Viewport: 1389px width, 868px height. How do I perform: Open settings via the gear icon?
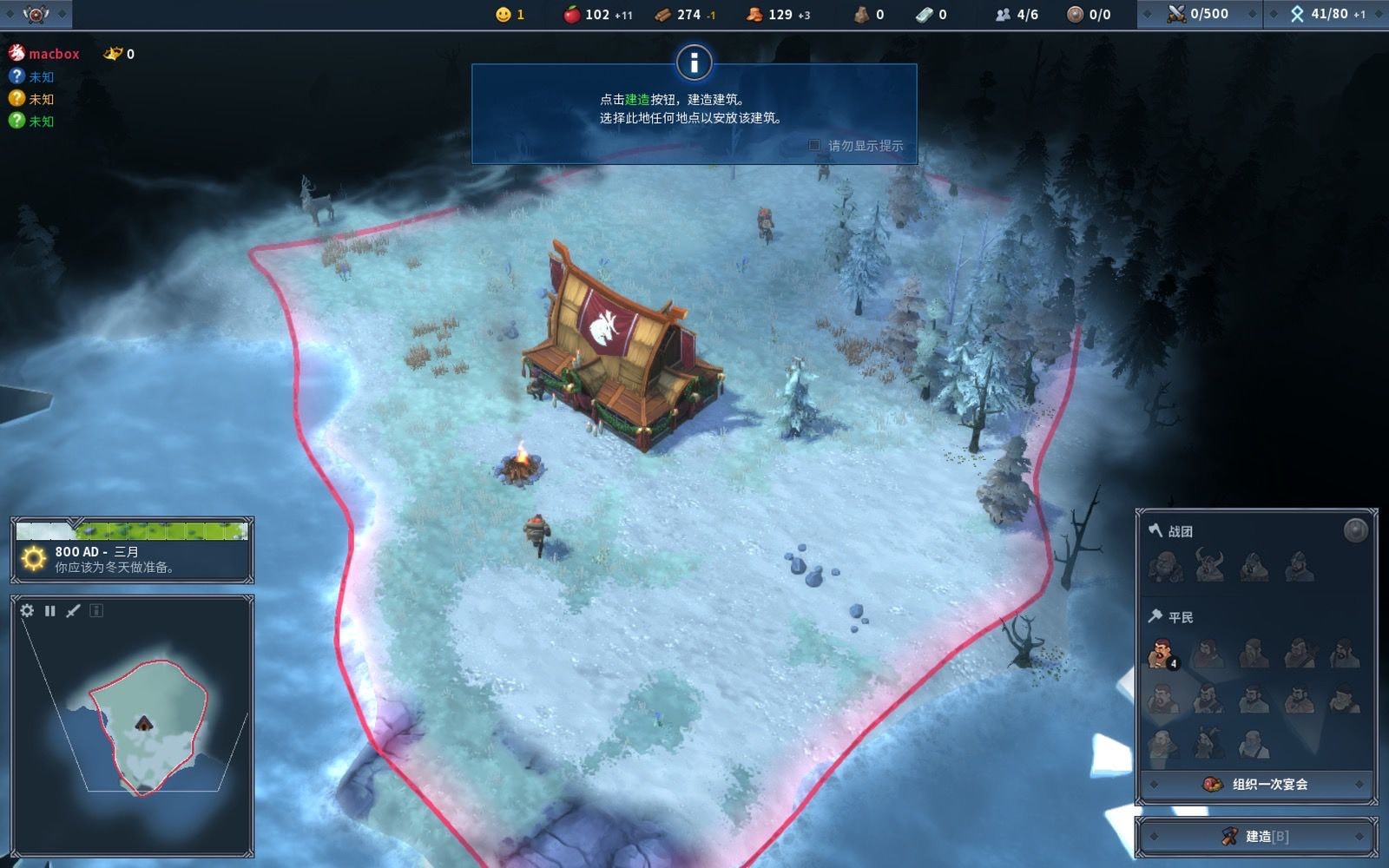pyautogui.click(x=27, y=610)
